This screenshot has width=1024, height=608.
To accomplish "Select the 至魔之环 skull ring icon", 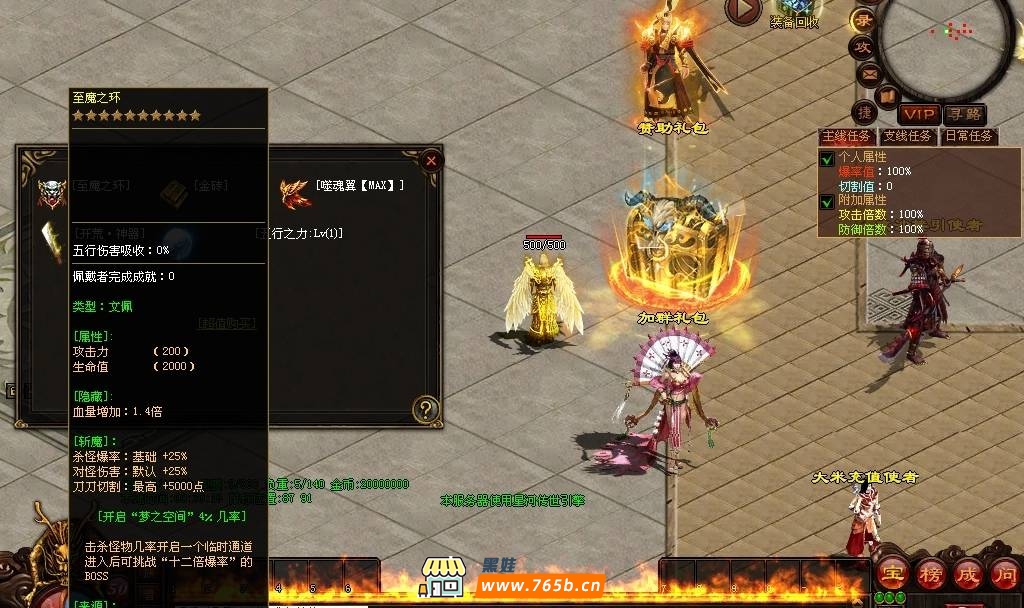I will [50, 191].
